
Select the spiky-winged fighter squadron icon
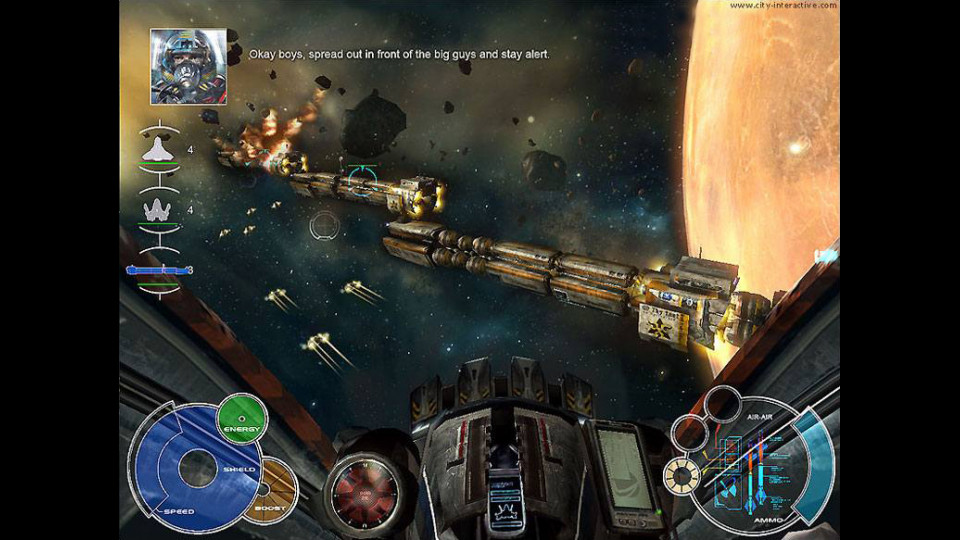[159, 210]
